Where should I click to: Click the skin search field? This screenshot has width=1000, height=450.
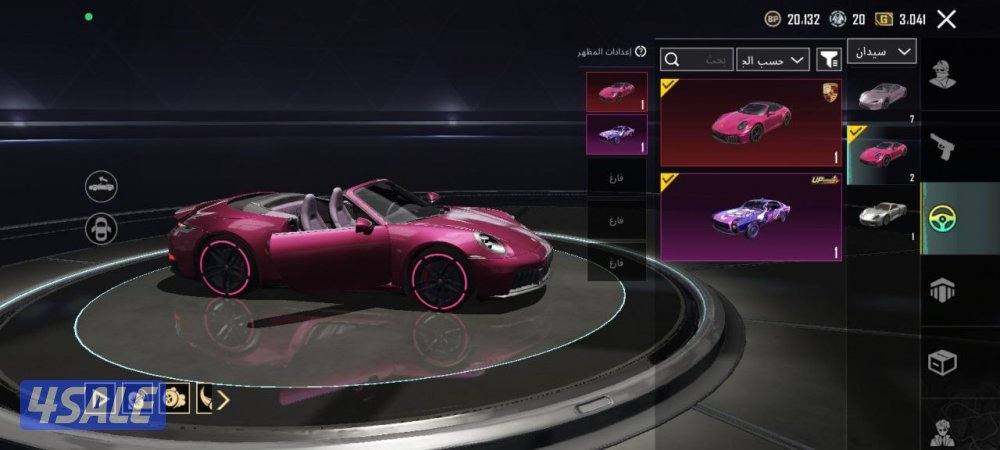pos(697,60)
